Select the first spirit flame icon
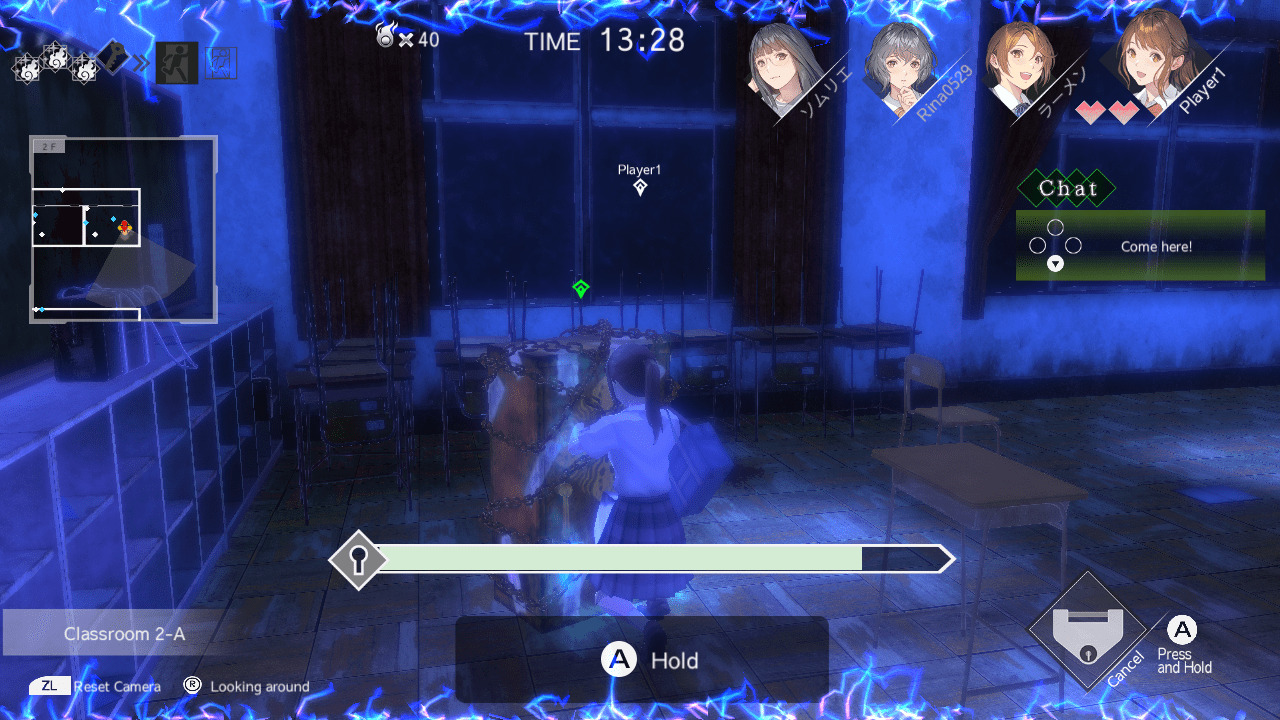 pyautogui.click(x=27, y=67)
